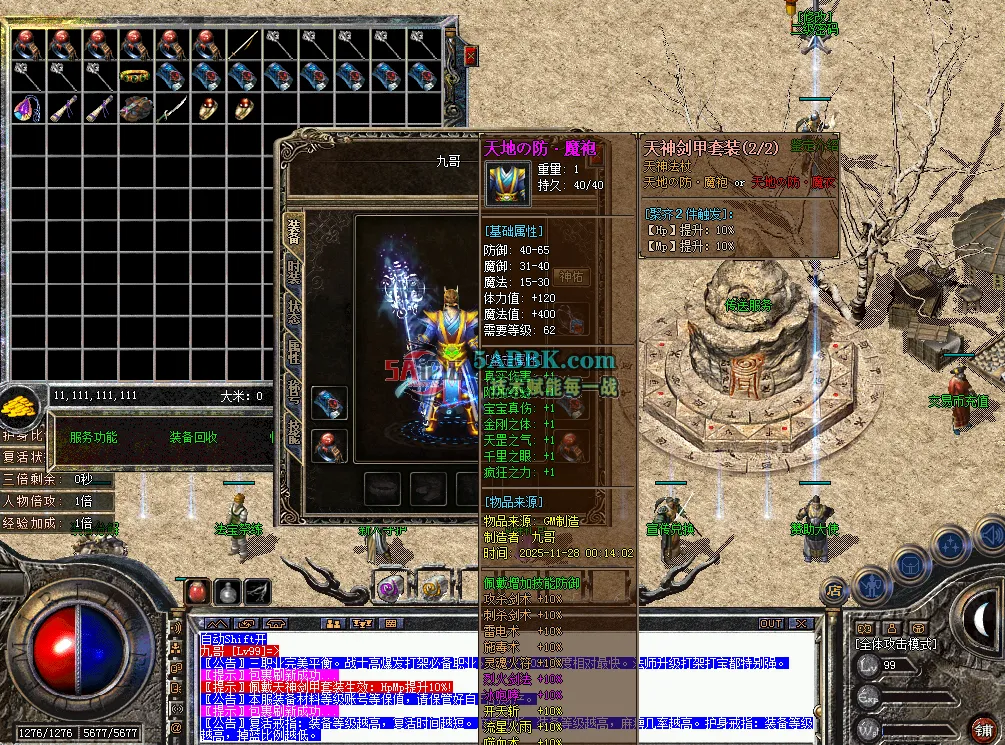Viewport: 1005px width, 745px height.
Task: Select the curved green saber in the bag
Action: [172, 109]
